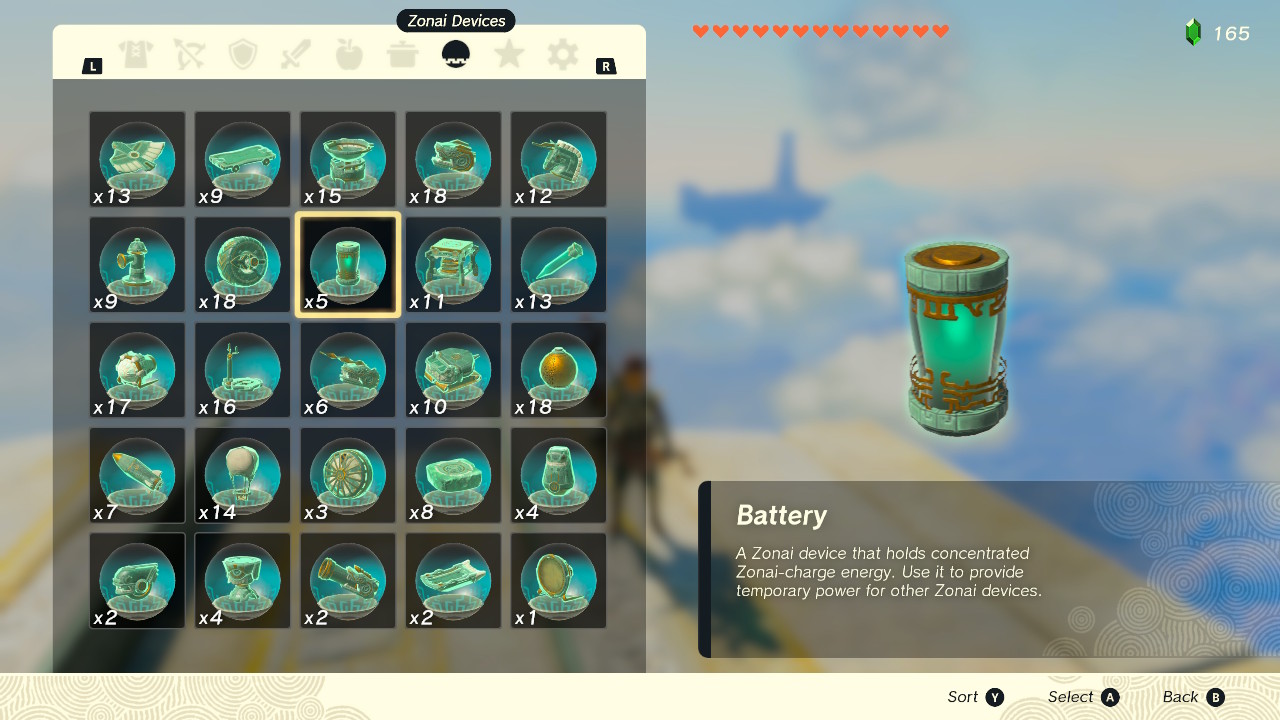Select the Portable Pot slot
Screen dimensions: 1280x720
pos(348,160)
